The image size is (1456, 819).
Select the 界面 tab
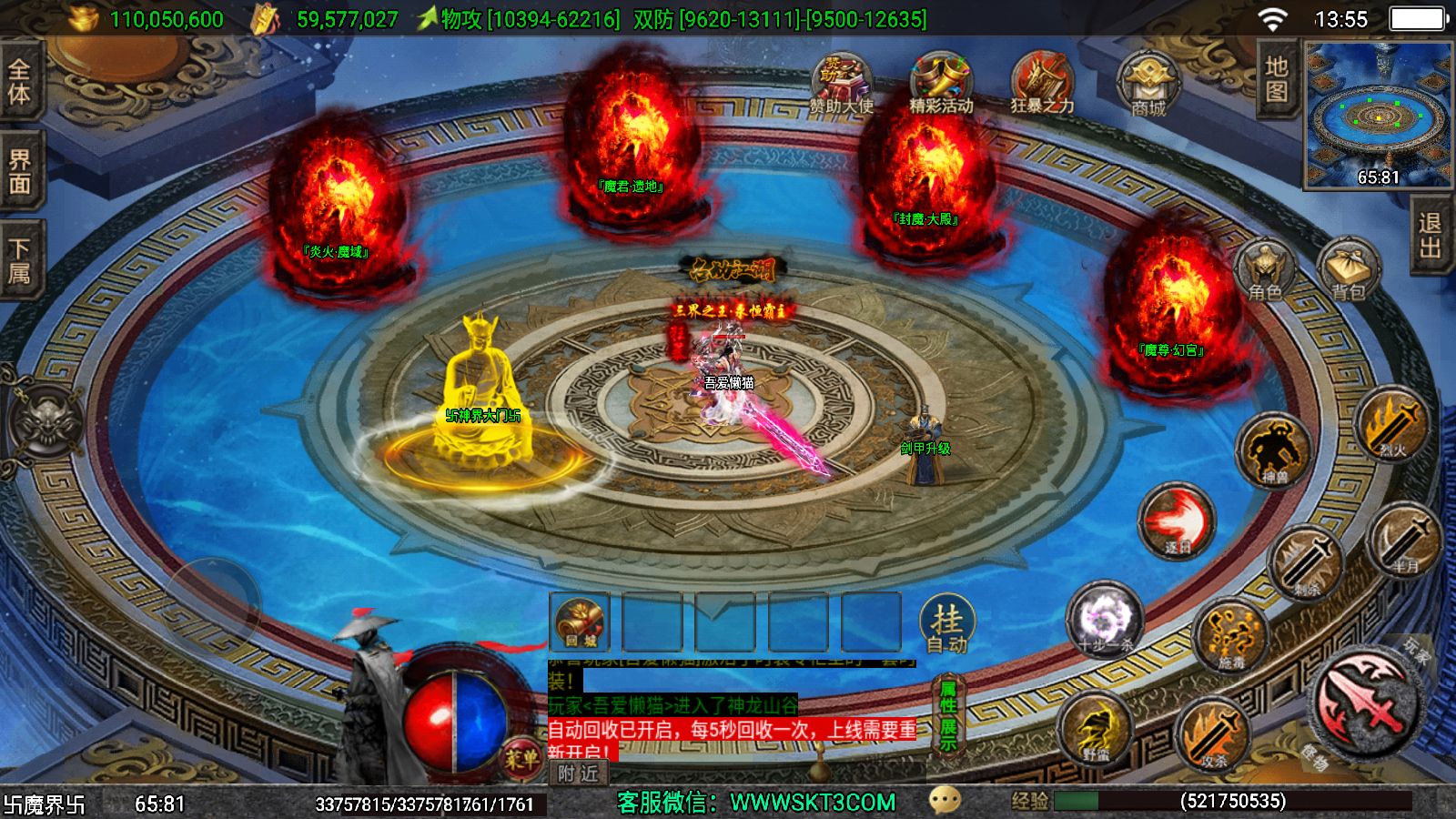19,171
